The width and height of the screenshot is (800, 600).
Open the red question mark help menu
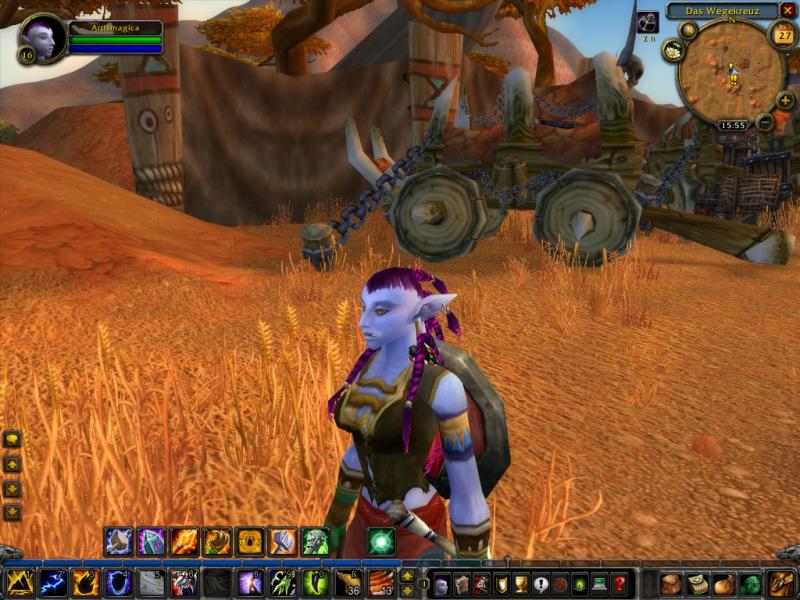(620, 584)
